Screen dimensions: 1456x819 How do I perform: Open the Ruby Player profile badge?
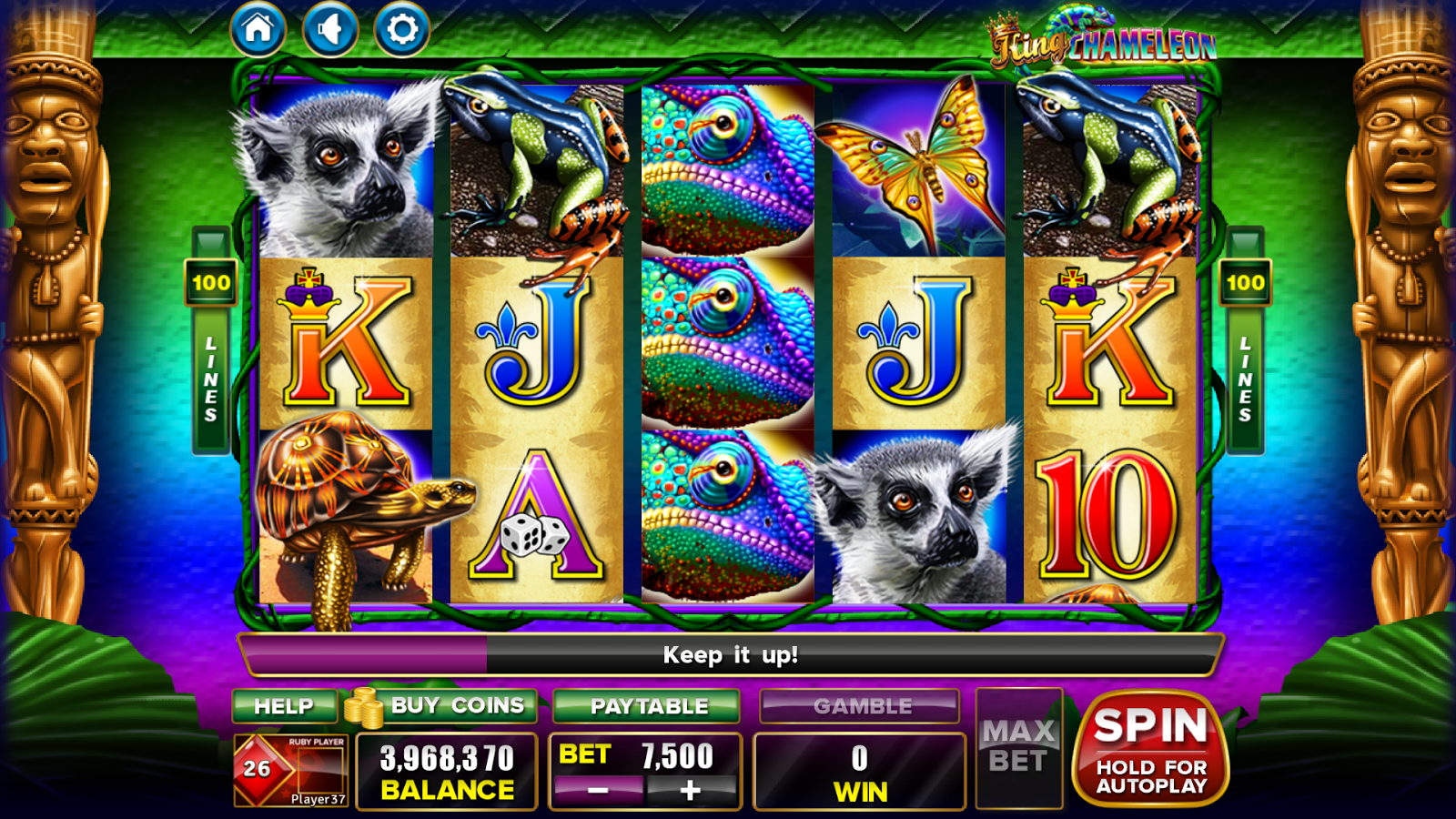click(291, 770)
